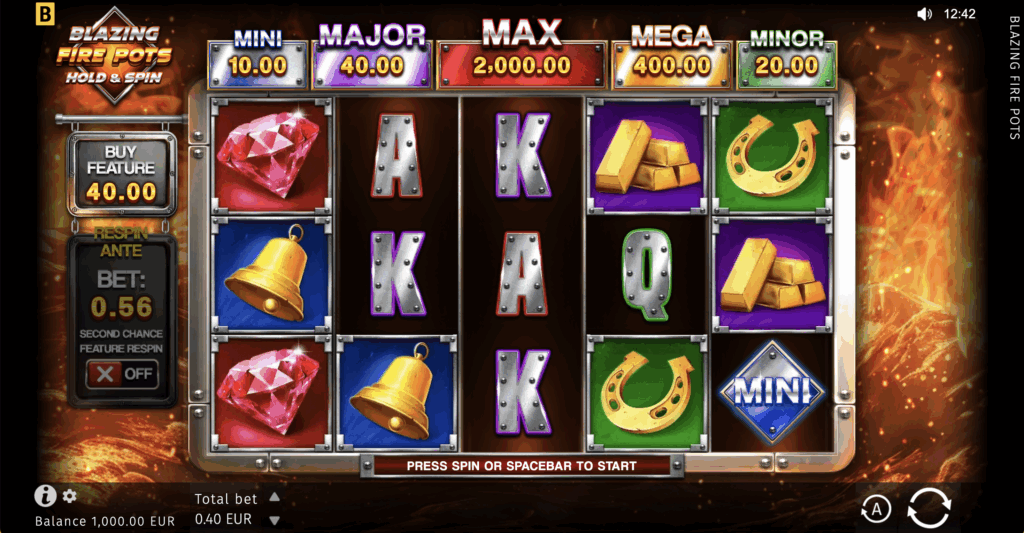Mute sound using the speaker icon
The height and width of the screenshot is (533, 1024).
[924, 14]
